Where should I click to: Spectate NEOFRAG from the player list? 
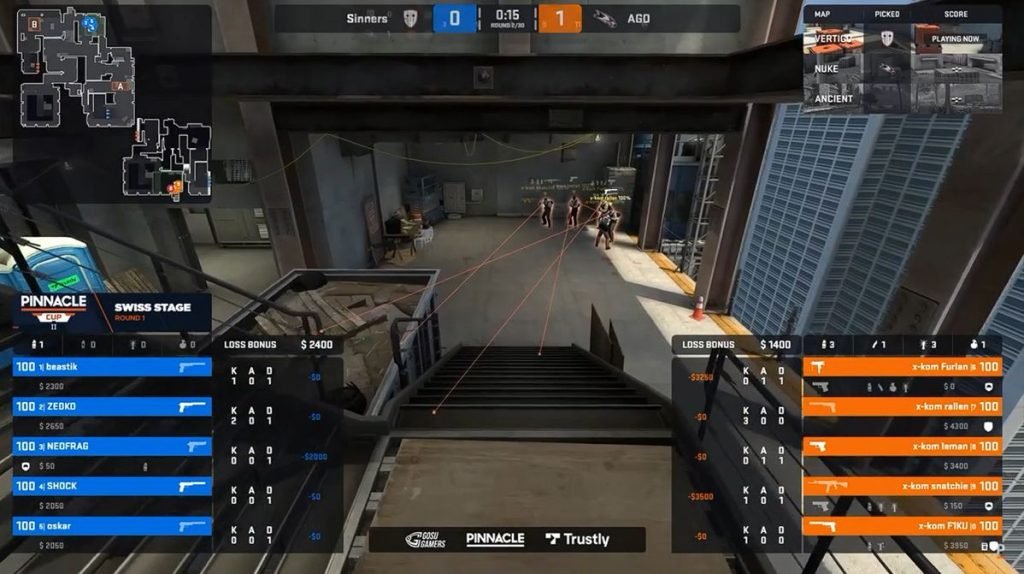(x=112, y=446)
